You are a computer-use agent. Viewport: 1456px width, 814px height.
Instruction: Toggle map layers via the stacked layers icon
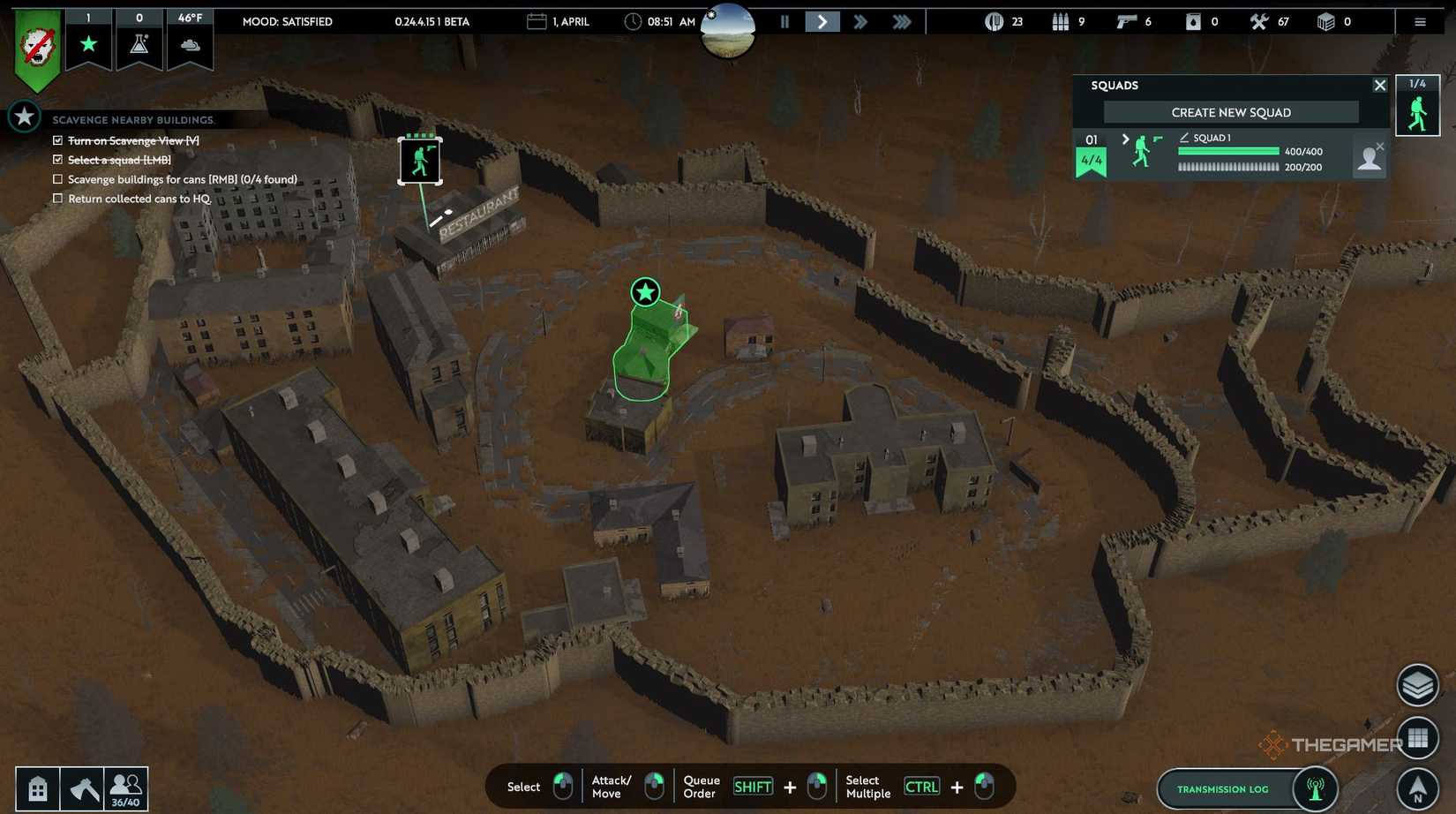tap(1417, 684)
